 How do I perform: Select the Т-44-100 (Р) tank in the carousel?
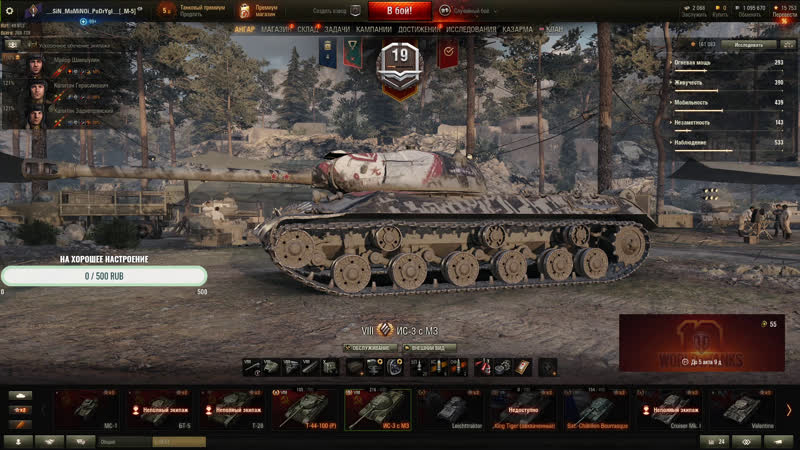tap(304, 409)
